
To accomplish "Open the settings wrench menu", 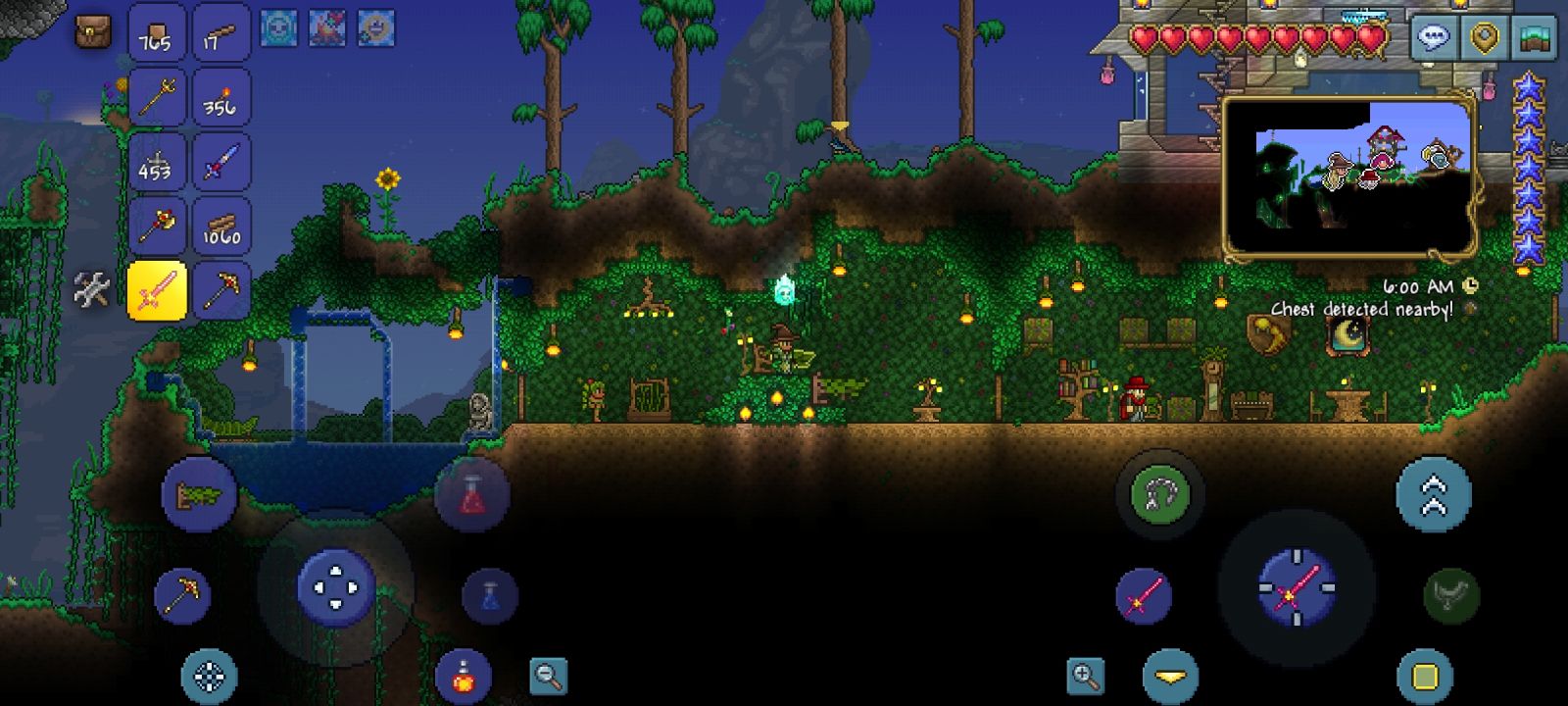I will [x=93, y=287].
